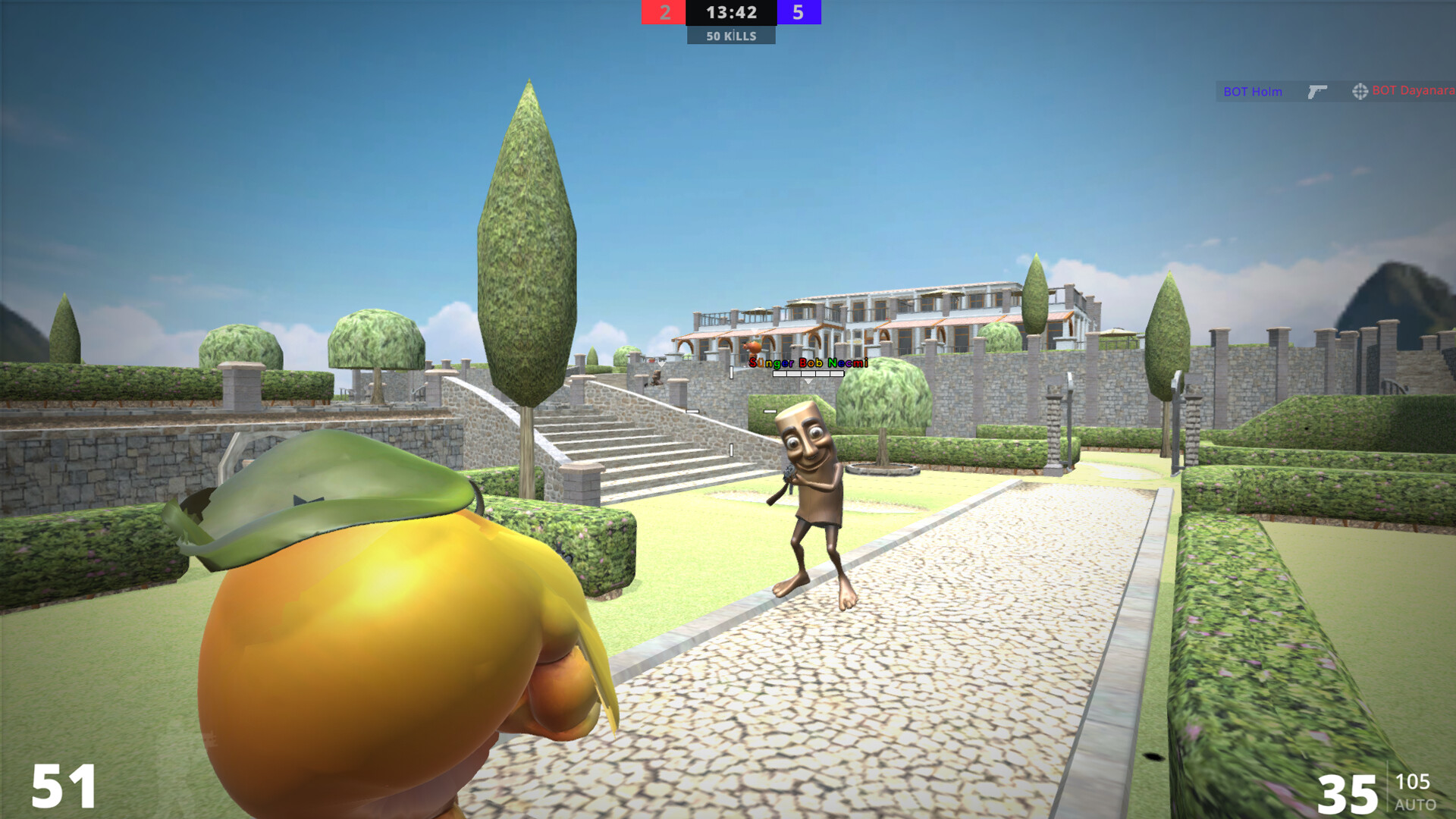
Task: Click Sünger Bob Necmi's health bar
Action: 808,373
